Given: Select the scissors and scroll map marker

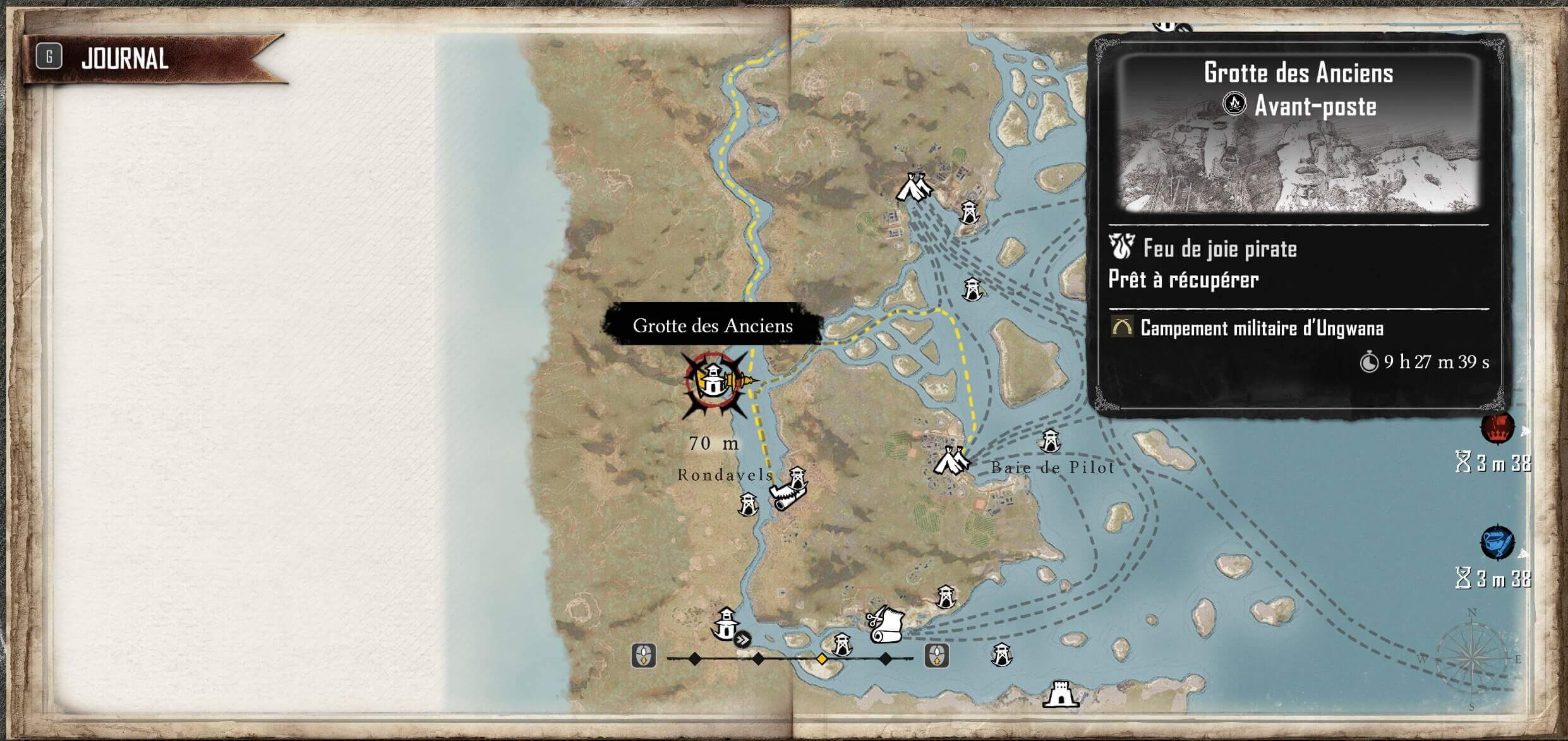Looking at the screenshot, I should 885,625.
